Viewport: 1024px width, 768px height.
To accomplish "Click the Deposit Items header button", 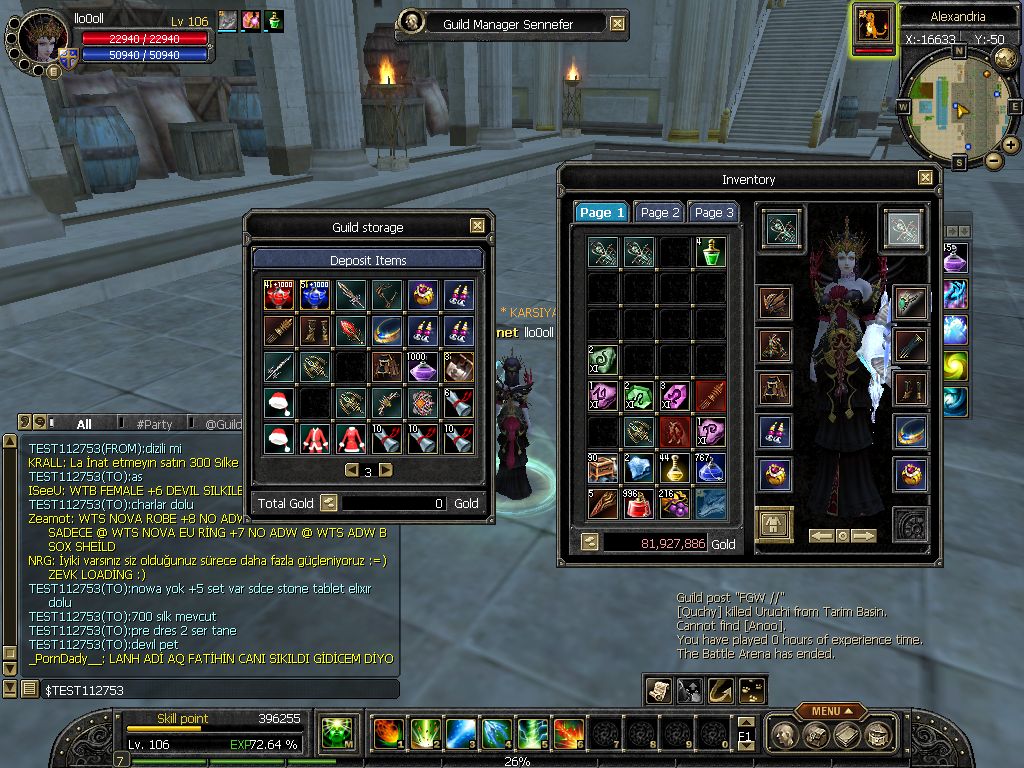I will coord(368,260).
